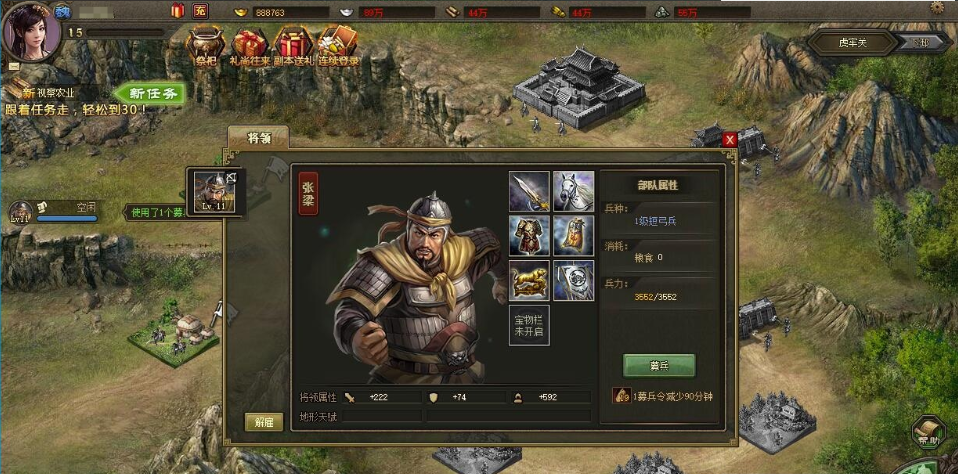Screen dimensions: 958x474
Task: Click the 虎牢关 location button
Action: [x=837, y=42]
